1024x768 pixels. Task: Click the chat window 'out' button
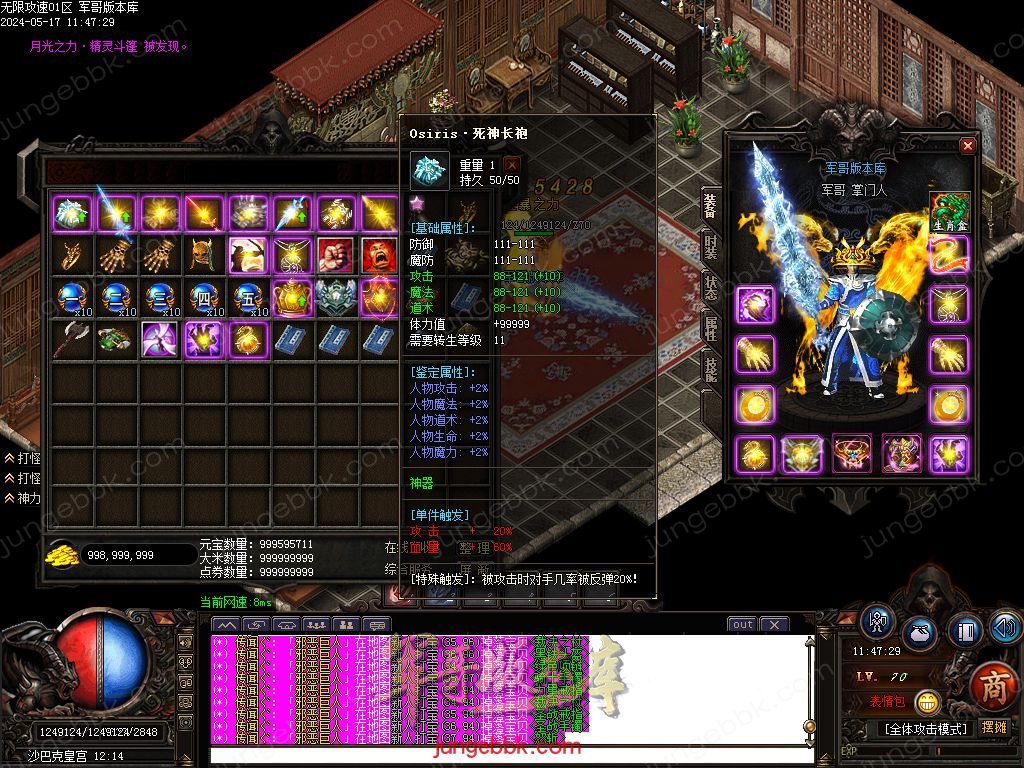coord(742,625)
